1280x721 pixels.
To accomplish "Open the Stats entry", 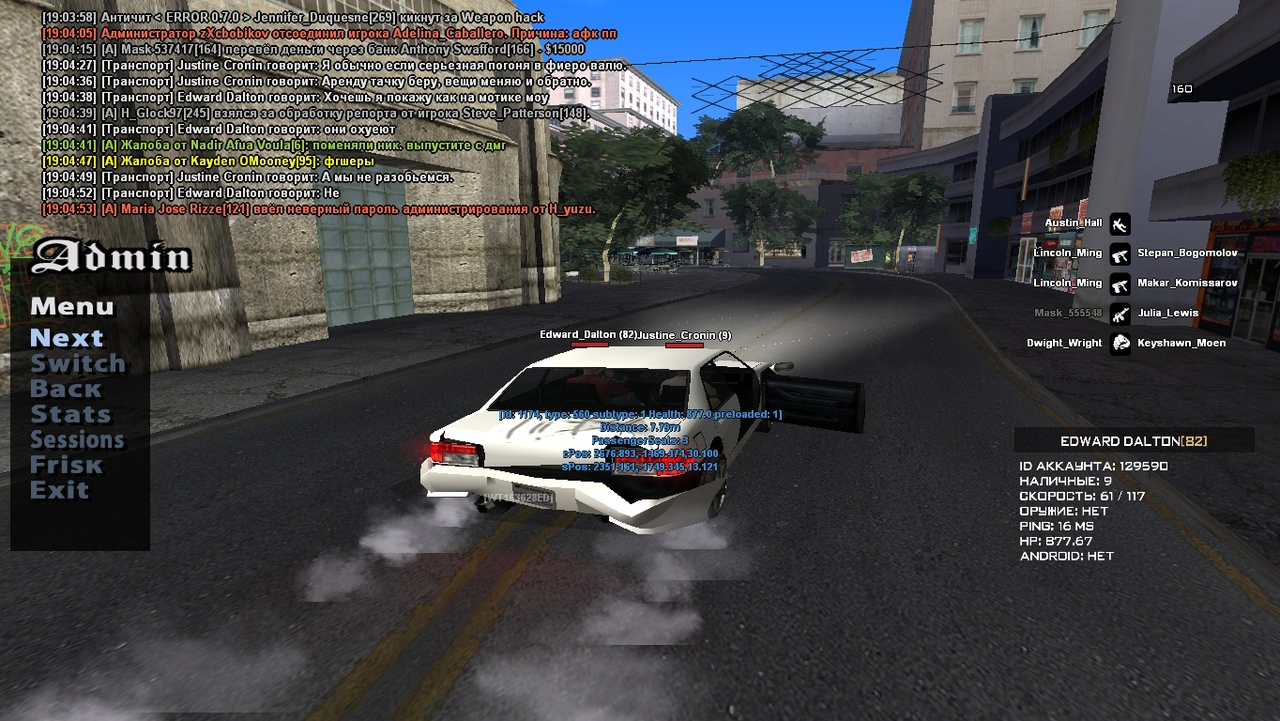I will [x=70, y=414].
